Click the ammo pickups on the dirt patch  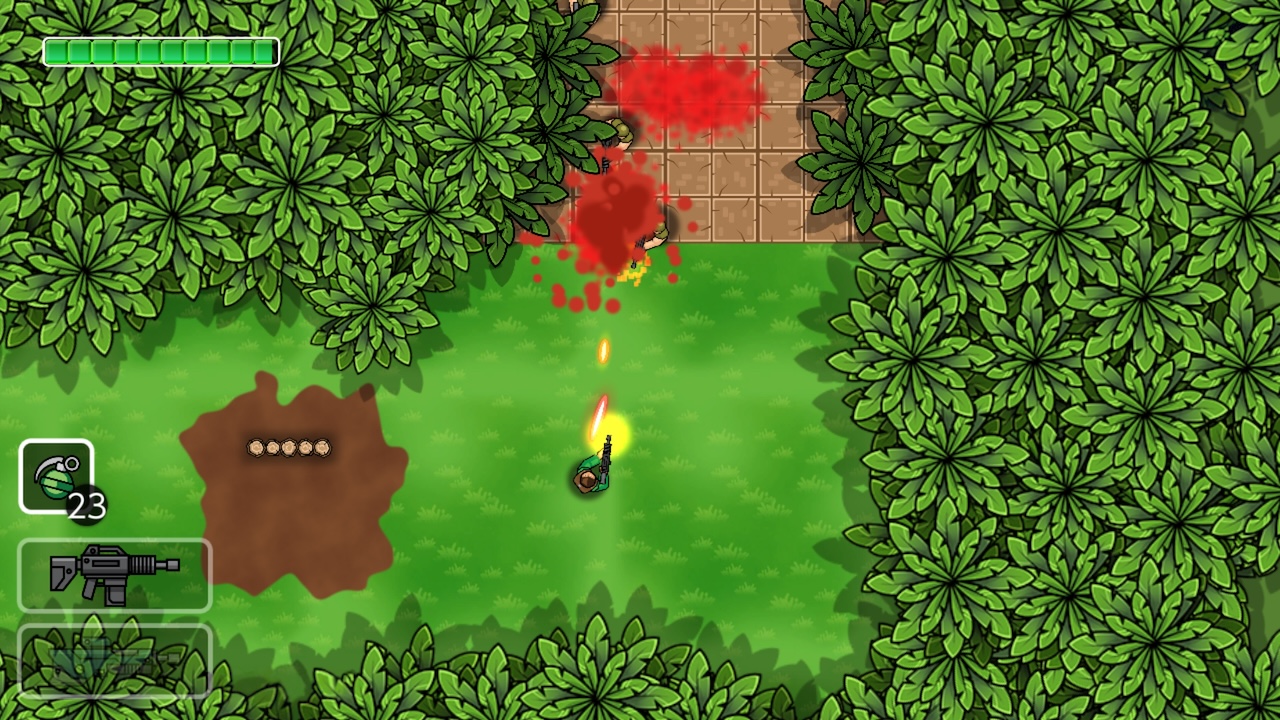(287, 448)
